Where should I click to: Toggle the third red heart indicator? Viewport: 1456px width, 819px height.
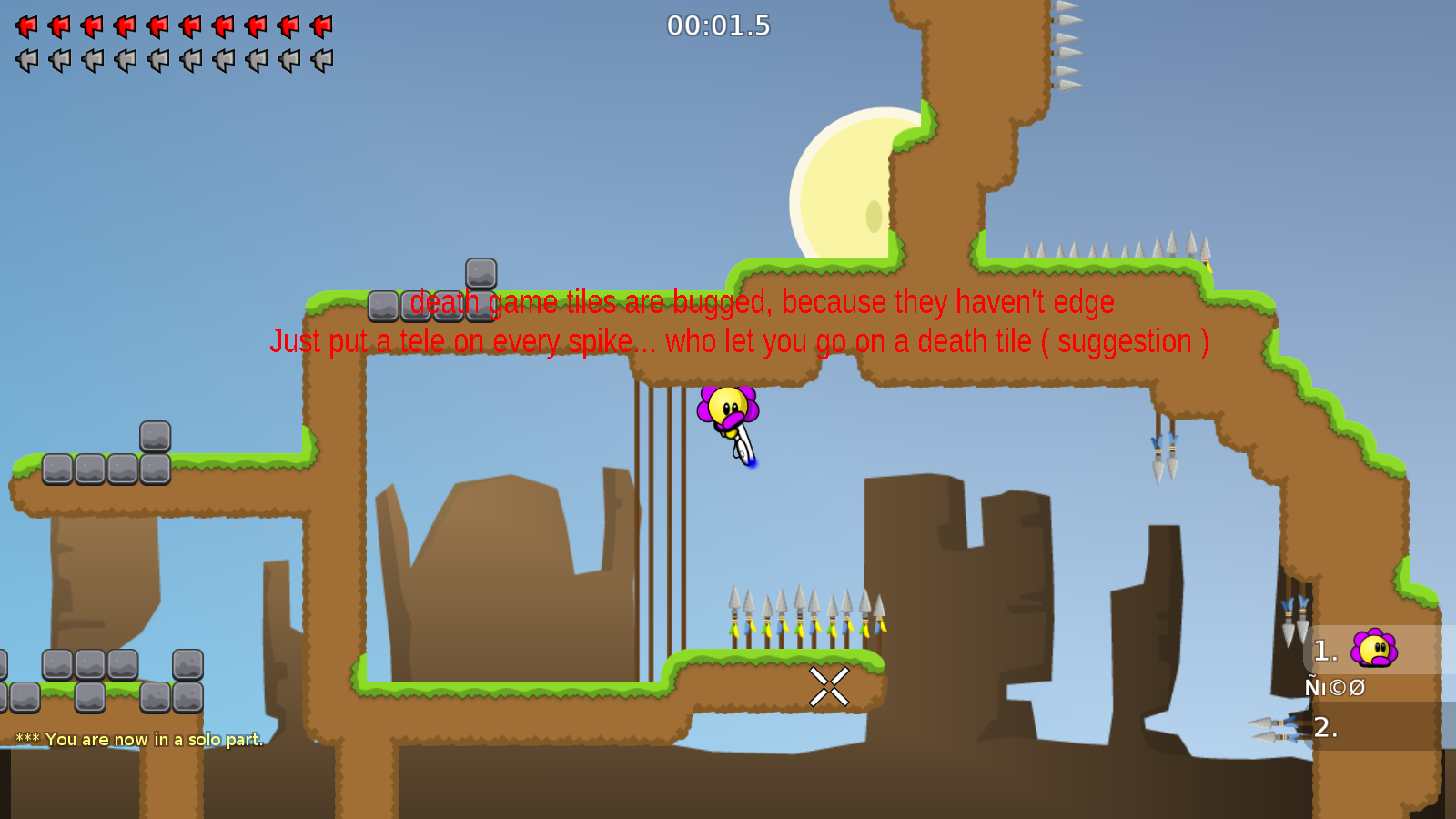89,25
